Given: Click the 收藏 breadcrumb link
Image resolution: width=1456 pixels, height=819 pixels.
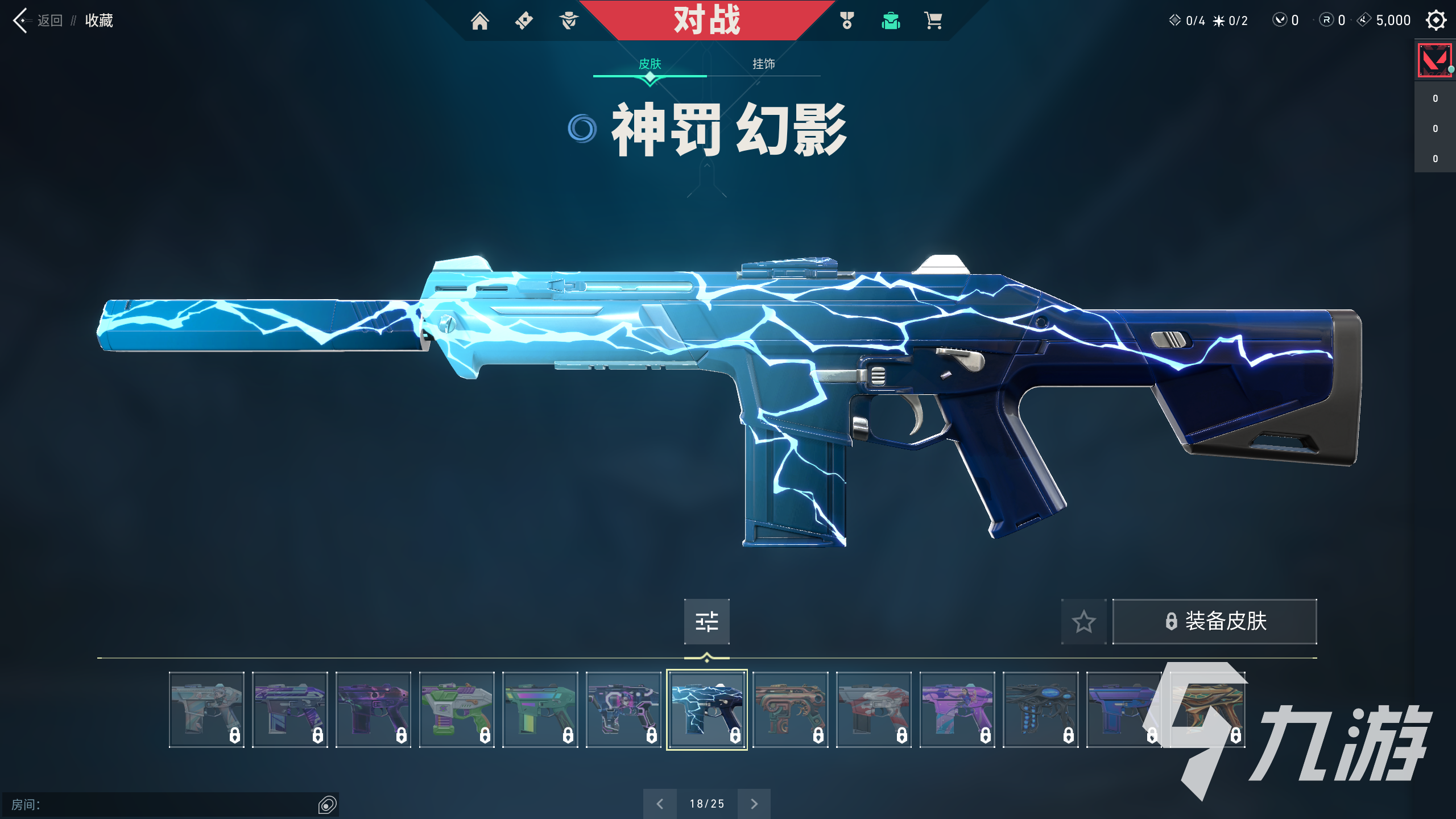Looking at the screenshot, I should tap(98, 21).
